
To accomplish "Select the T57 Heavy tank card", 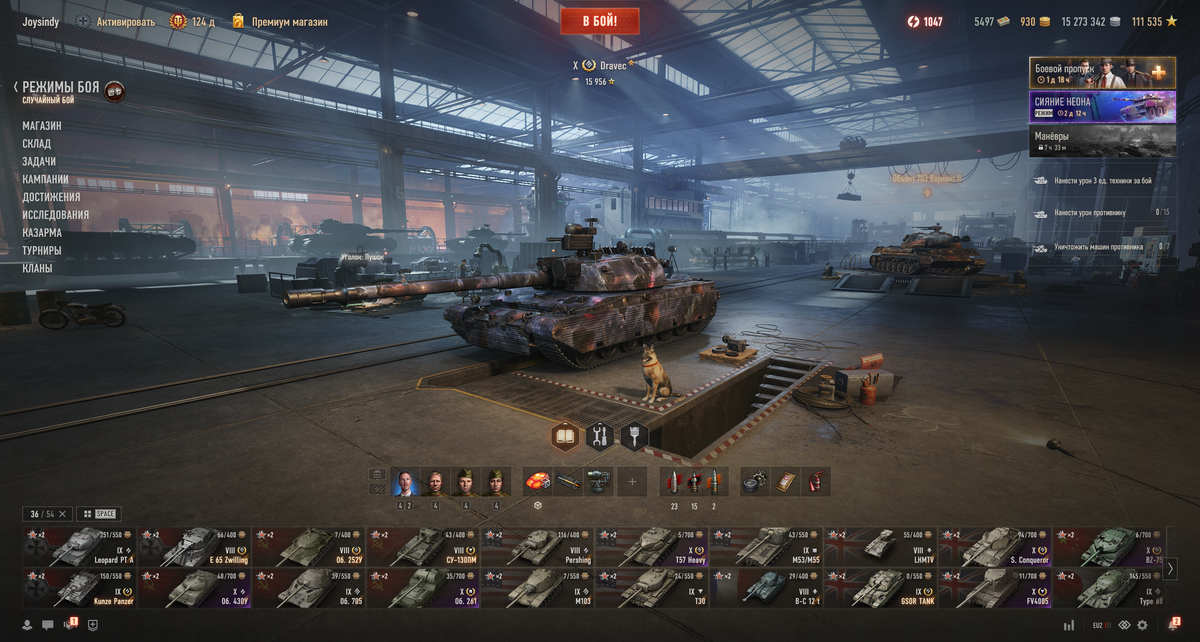I will pos(651,547).
